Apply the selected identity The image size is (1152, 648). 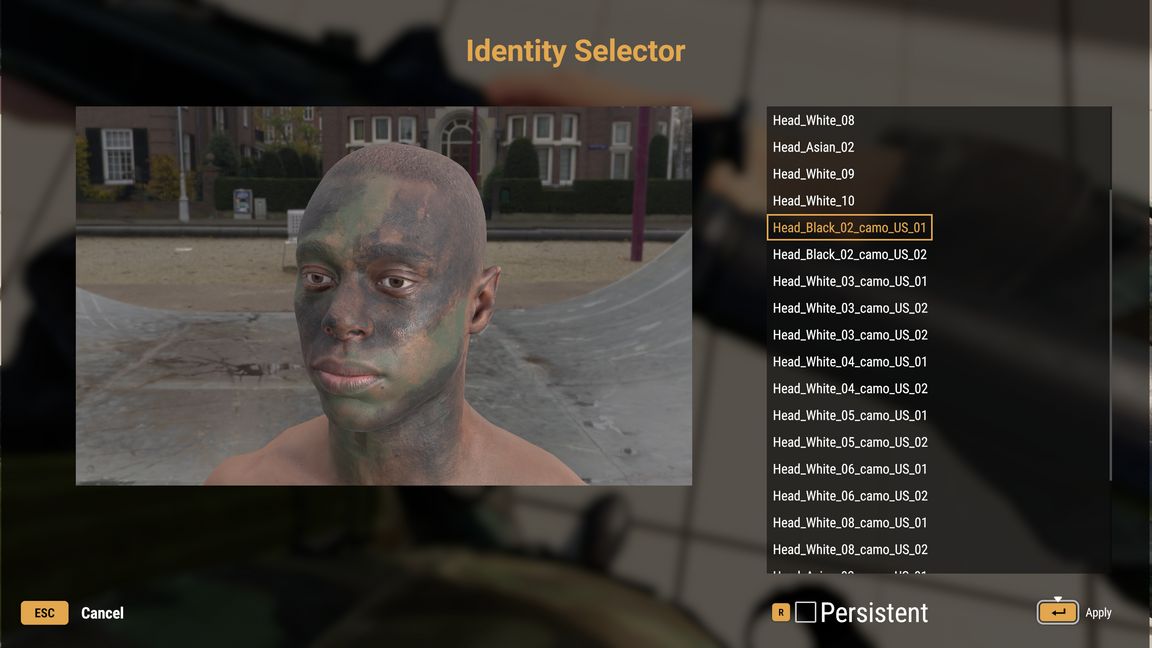pos(1058,612)
